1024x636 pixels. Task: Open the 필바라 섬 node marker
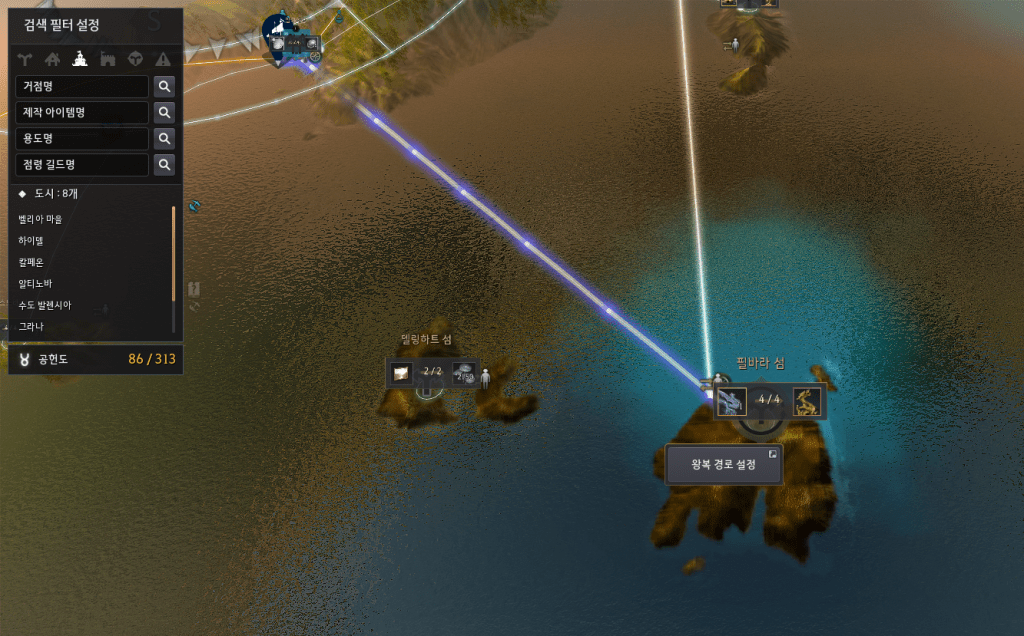768,402
